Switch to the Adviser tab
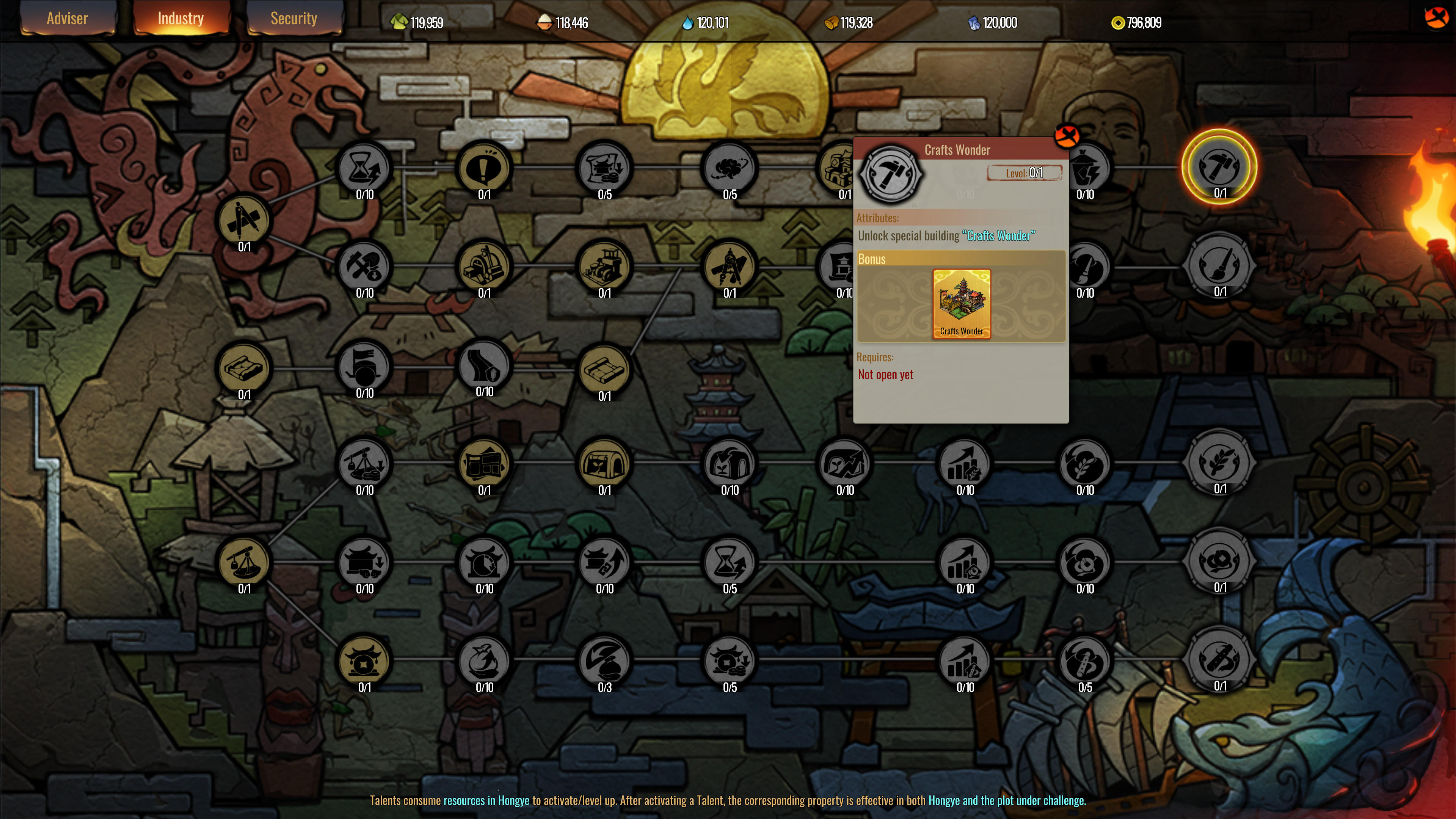Image resolution: width=1456 pixels, height=819 pixels. (67, 18)
